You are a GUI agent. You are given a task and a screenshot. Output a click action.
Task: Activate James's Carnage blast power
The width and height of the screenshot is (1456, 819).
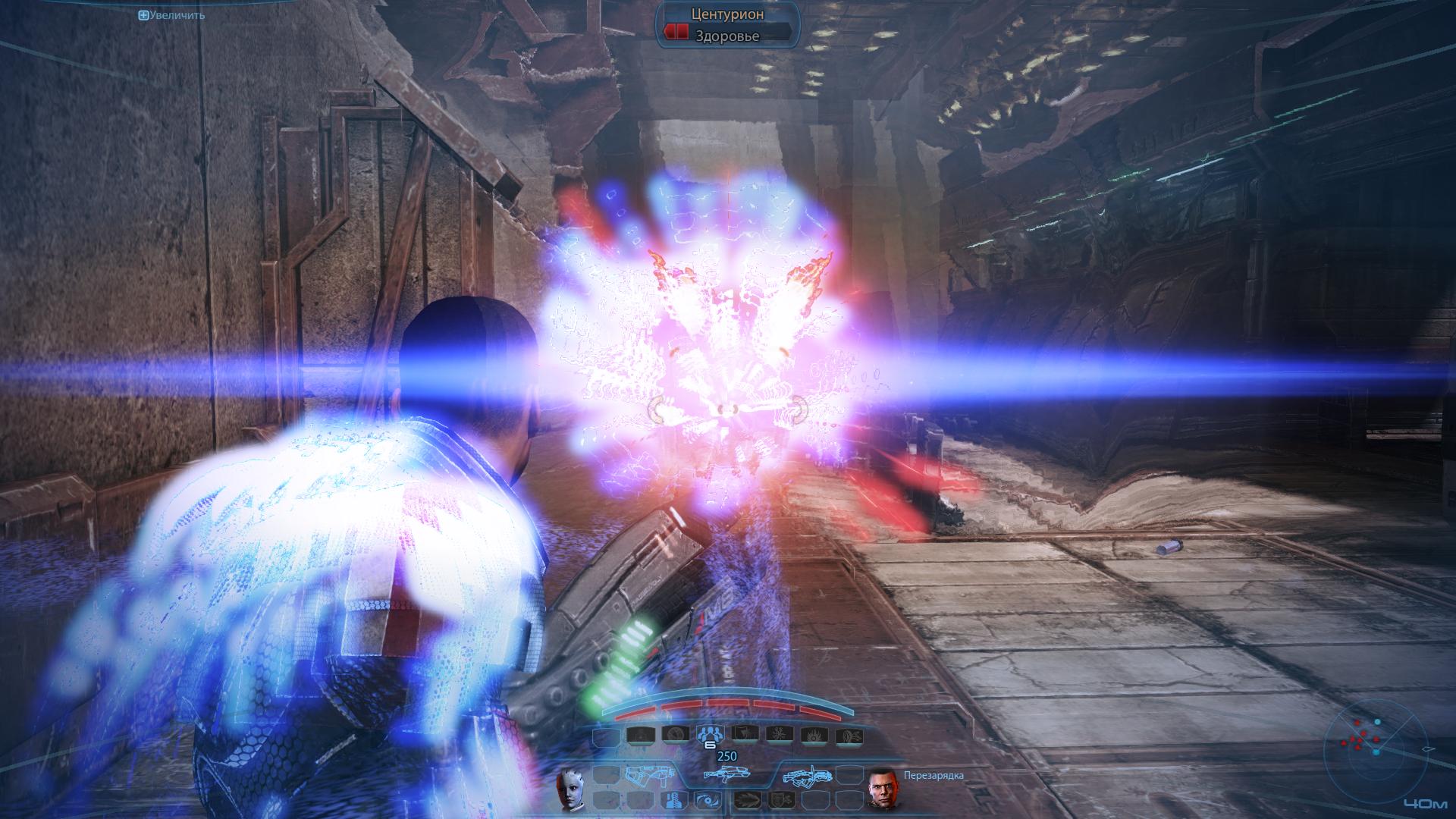pos(749,800)
